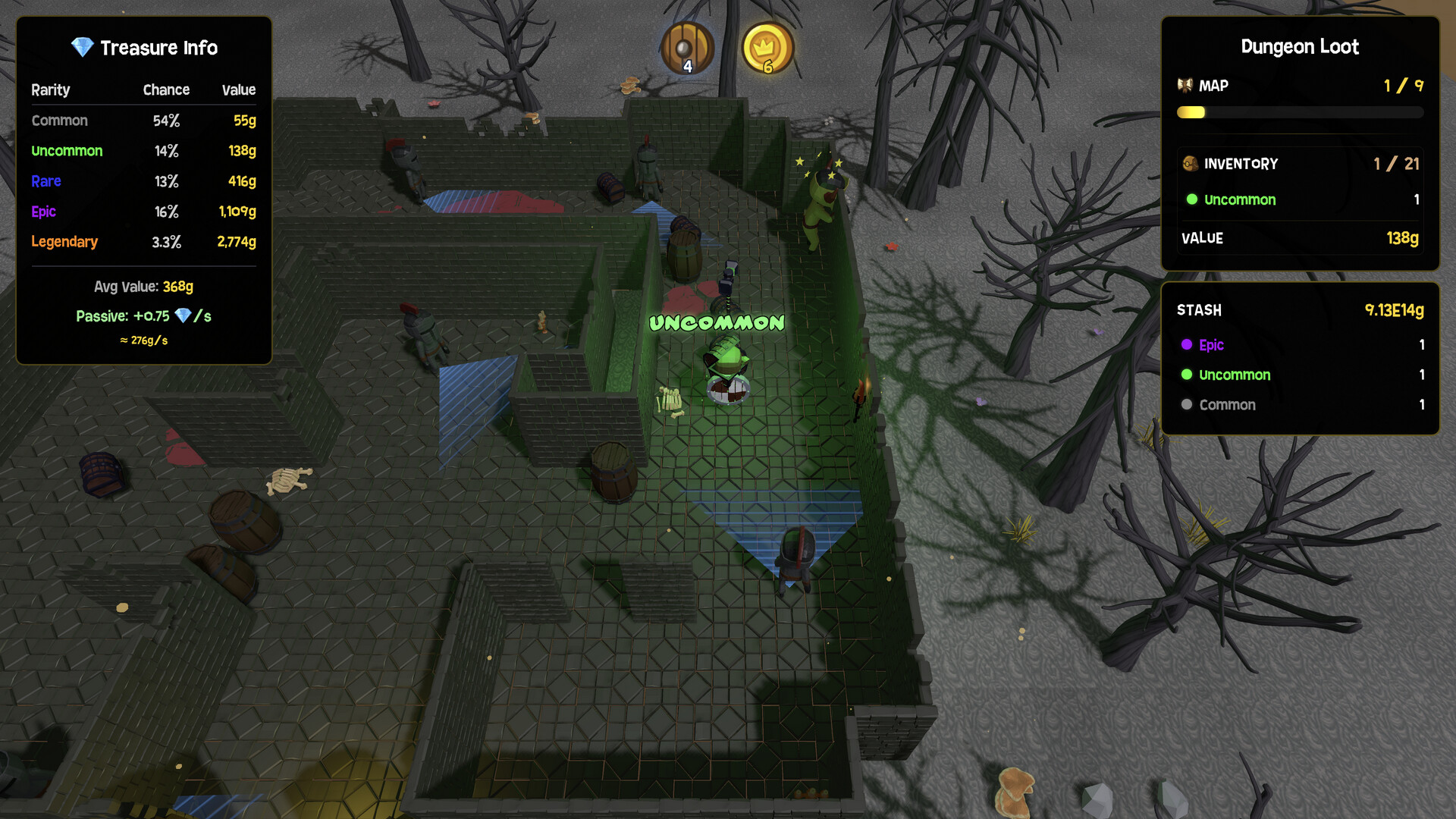Click the purple Epic dot in the stash
The height and width of the screenshot is (819, 1456).
(x=1188, y=345)
